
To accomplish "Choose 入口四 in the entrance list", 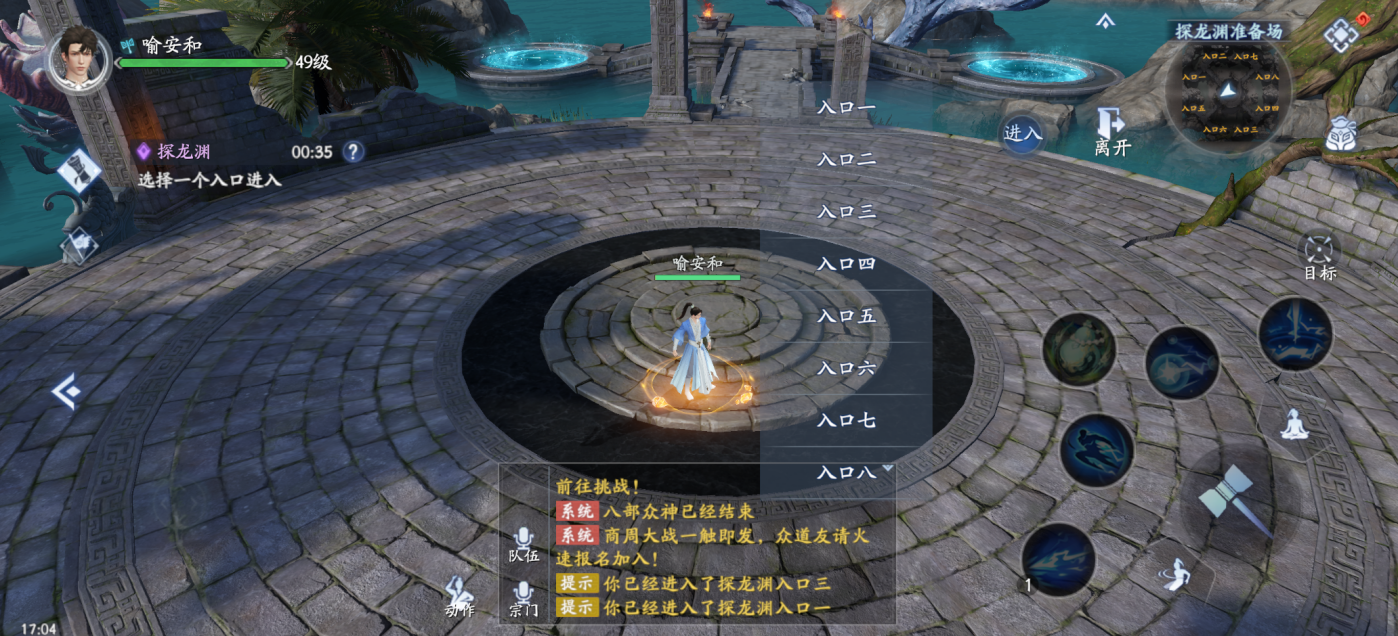I will point(846,264).
